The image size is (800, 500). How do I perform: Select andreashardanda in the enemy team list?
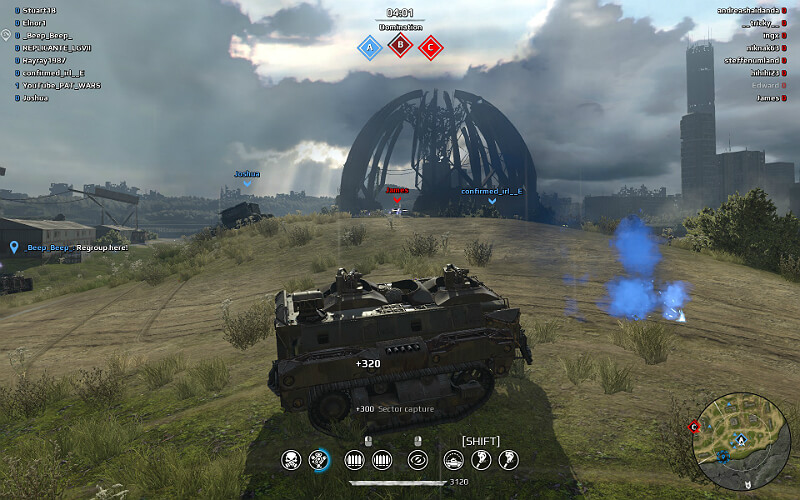(750, 10)
